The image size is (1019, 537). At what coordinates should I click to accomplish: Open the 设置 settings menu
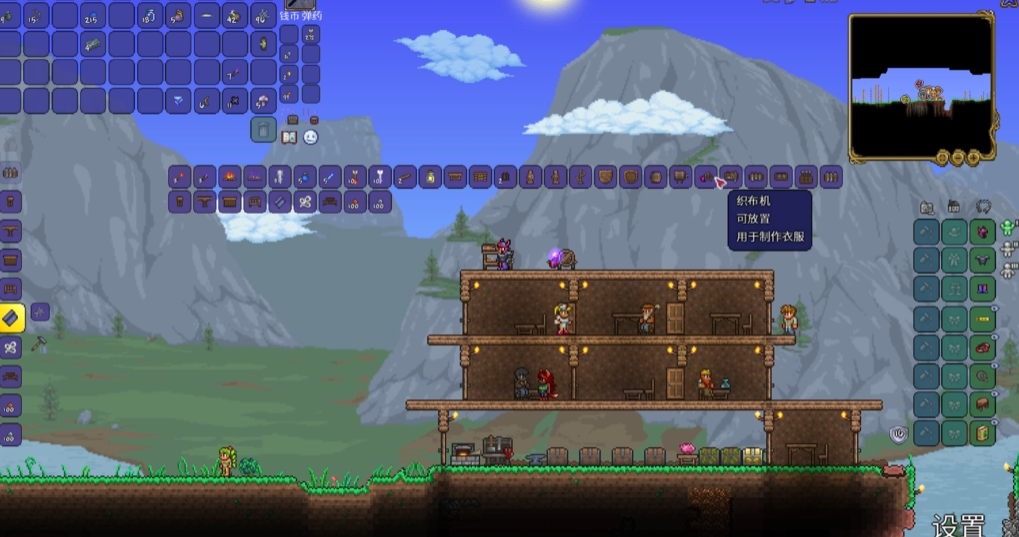[958, 525]
